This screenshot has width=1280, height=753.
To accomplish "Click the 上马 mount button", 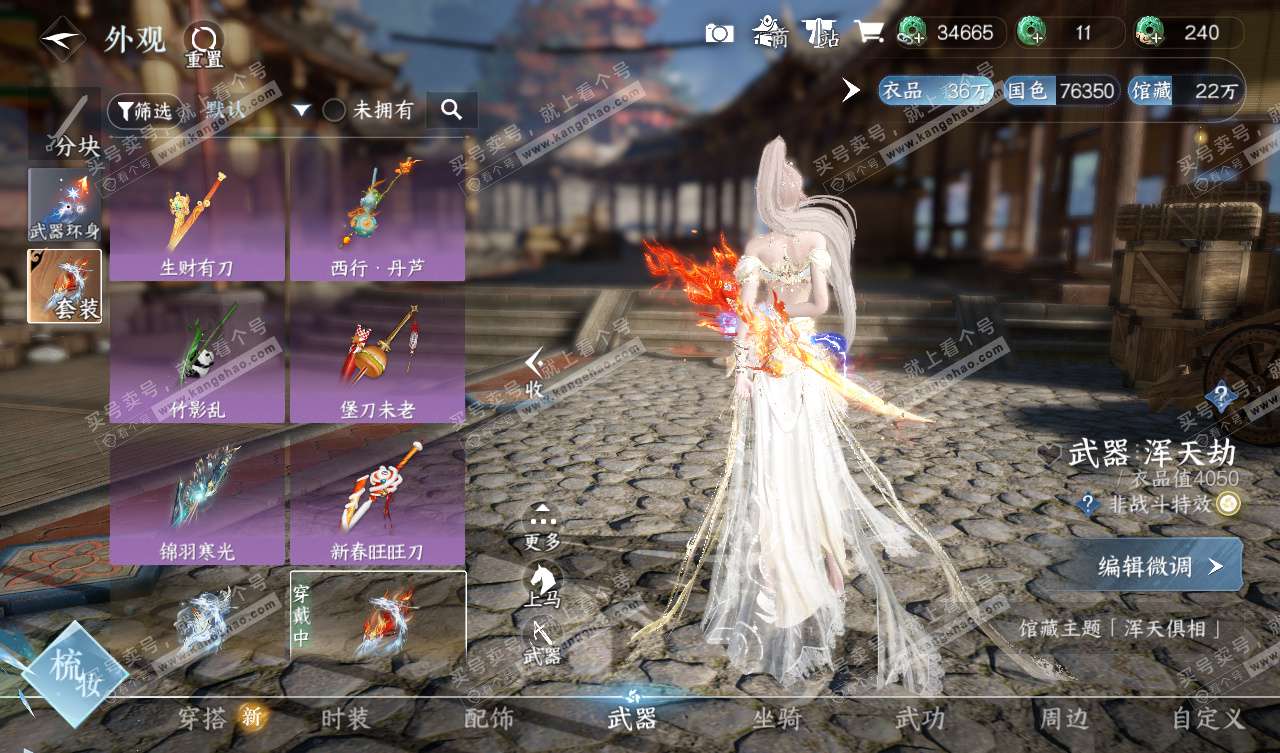I will click(x=542, y=584).
